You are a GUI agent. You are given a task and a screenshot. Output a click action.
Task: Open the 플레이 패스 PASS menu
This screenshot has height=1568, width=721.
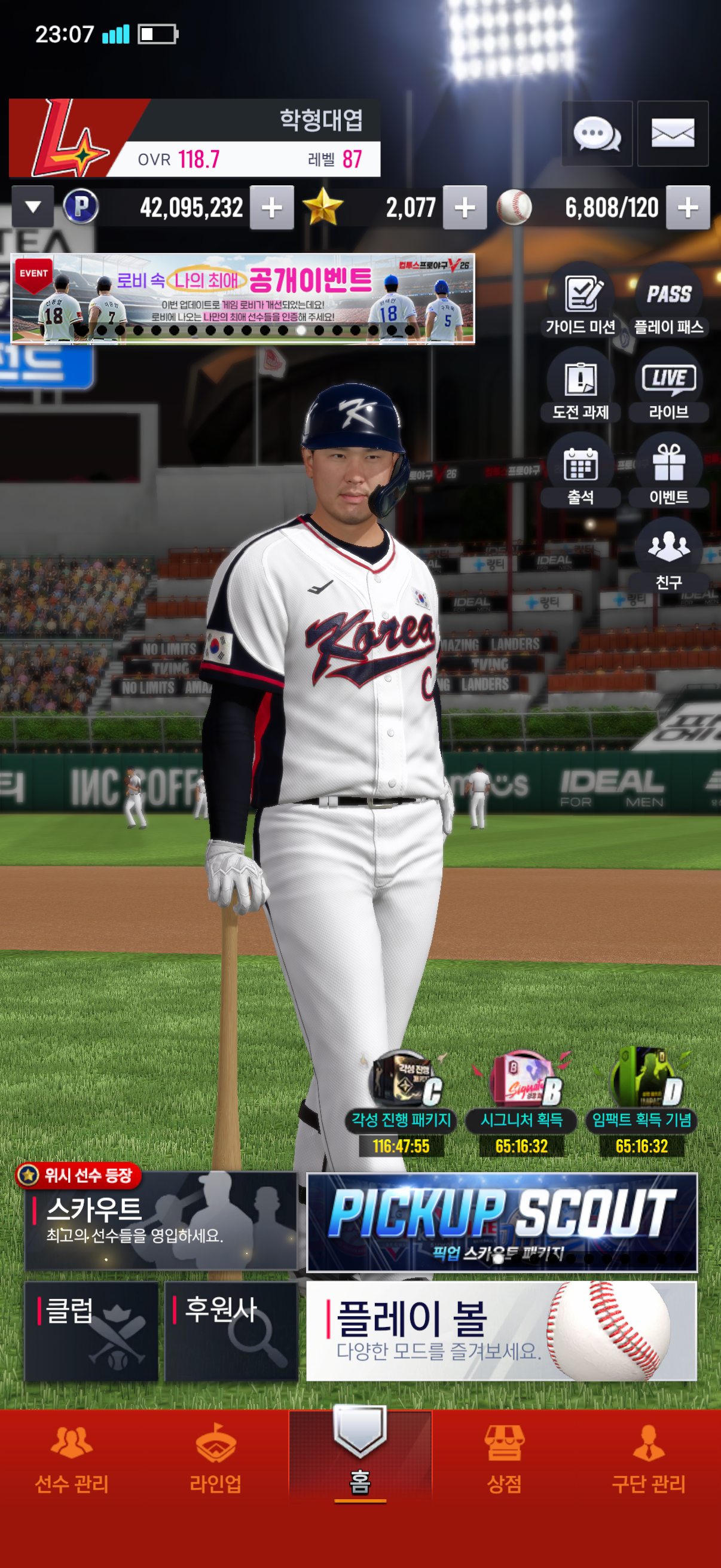point(668,302)
